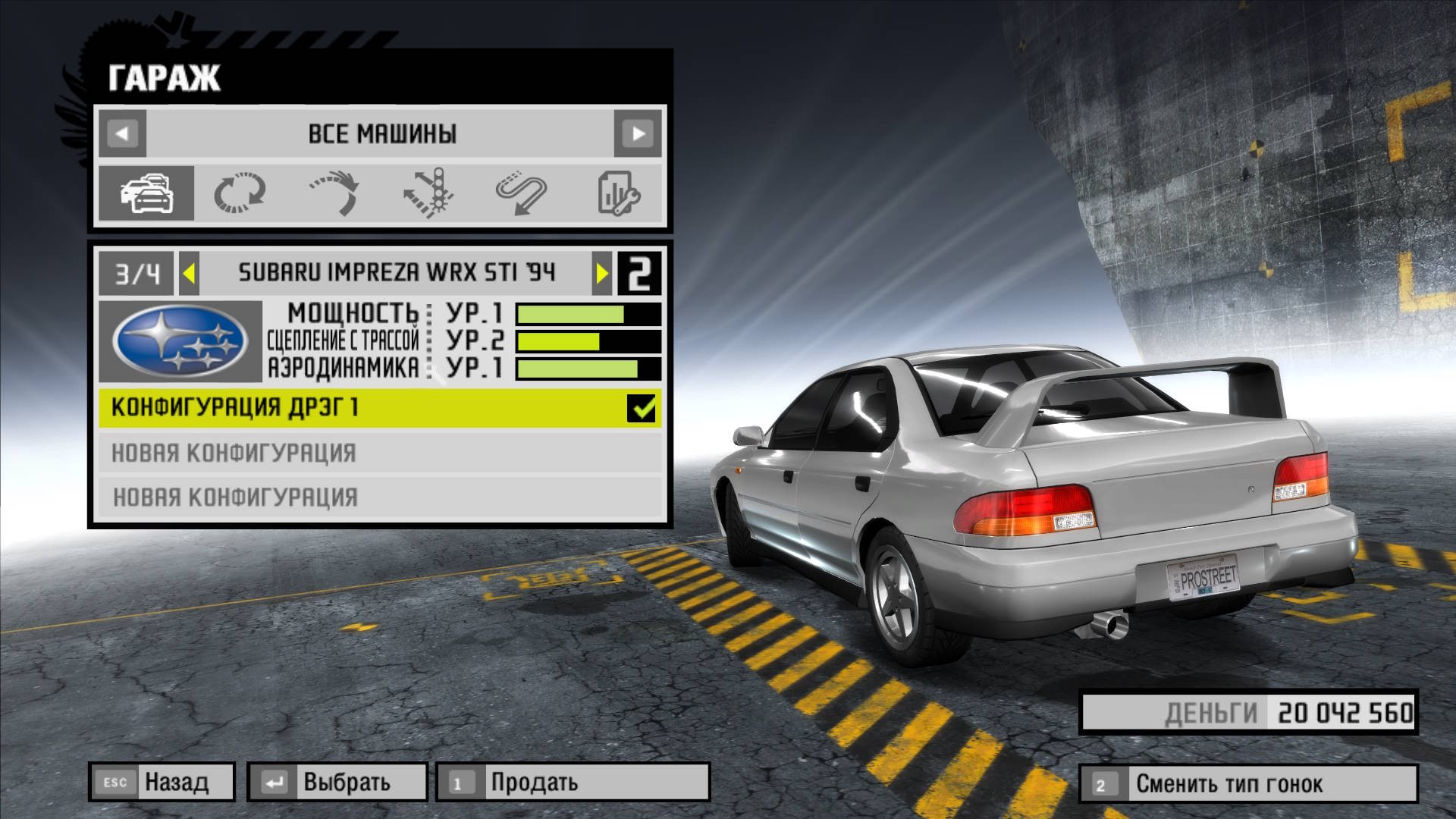1456x819 pixels.
Task: Click the Сменить тип гонок button
Action: click(1247, 783)
